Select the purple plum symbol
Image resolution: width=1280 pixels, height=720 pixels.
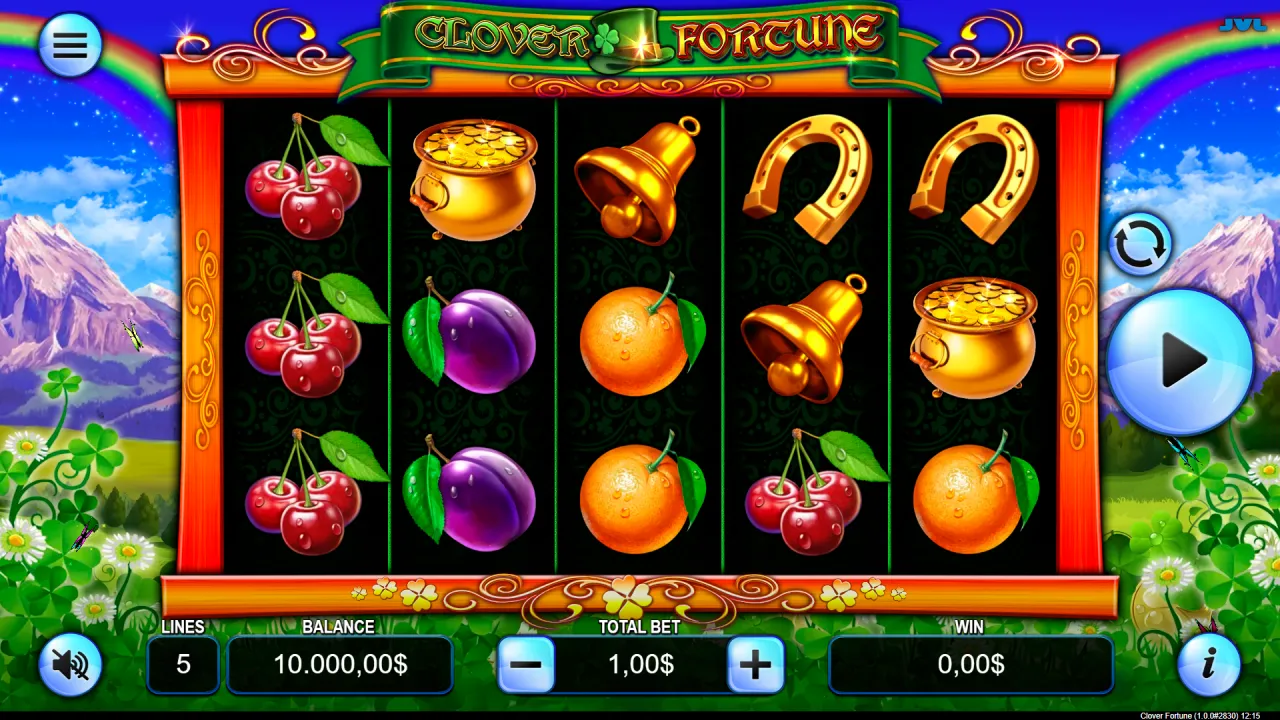tap(472, 340)
